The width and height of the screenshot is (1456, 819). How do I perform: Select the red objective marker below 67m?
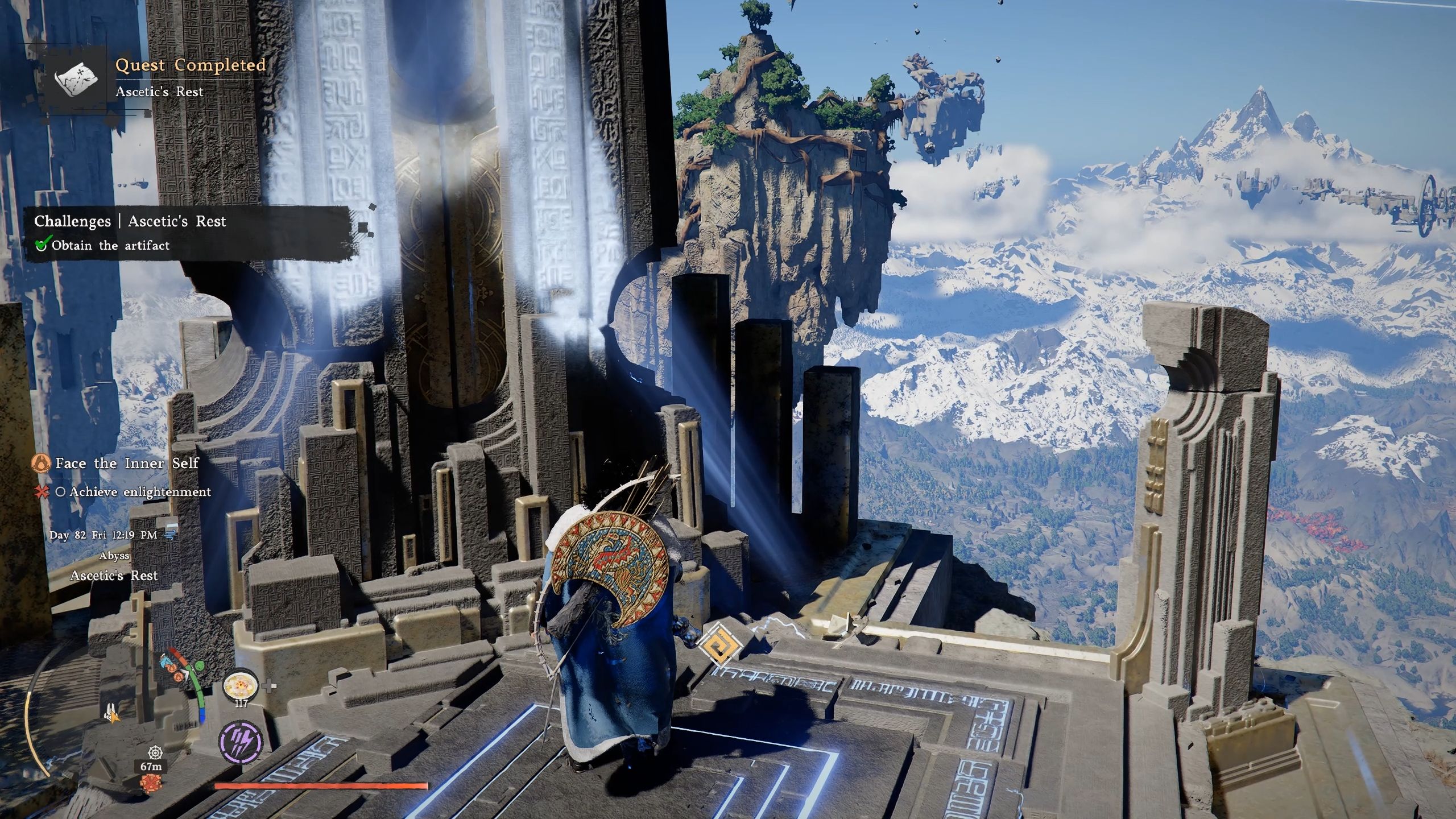point(151,784)
